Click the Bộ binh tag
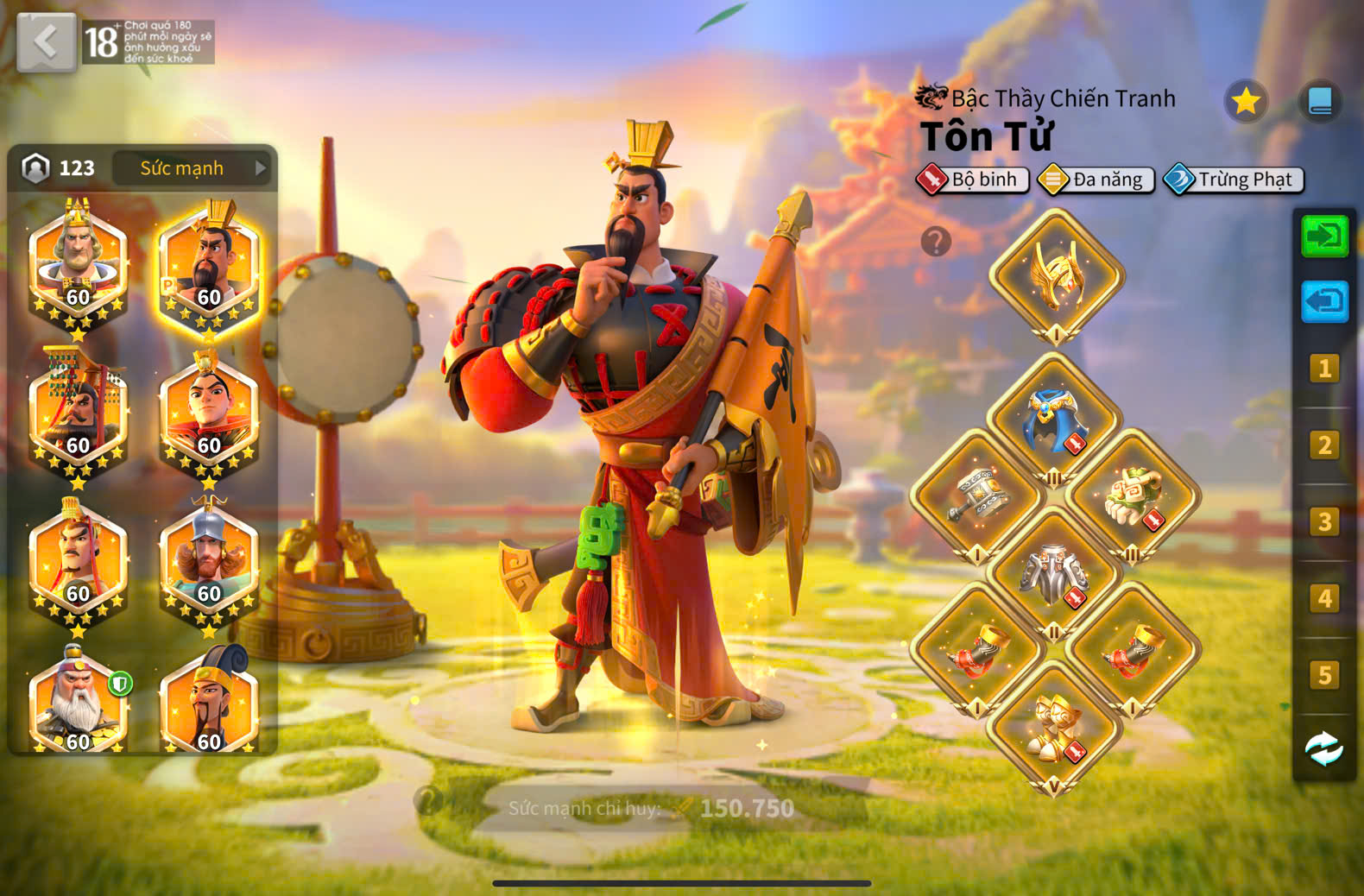This screenshot has width=1364, height=896. [974, 180]
